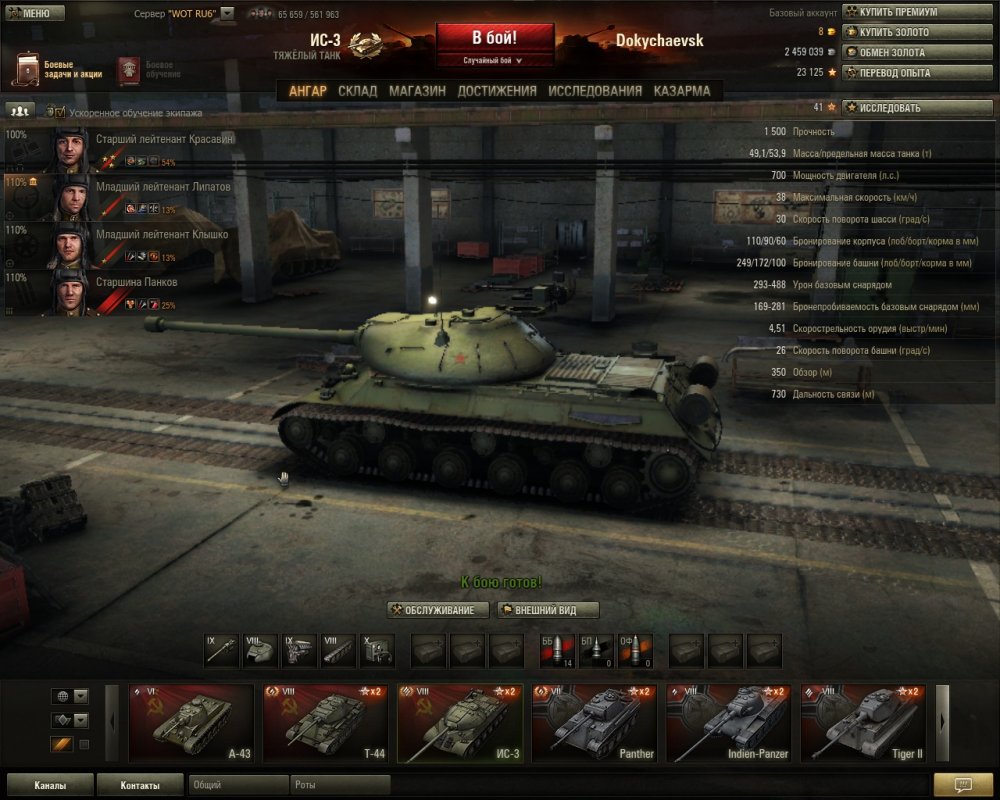1000x800 pixels.
Task: Select the Tiger II tank in carousel
Action: click(x=863, y=723)
